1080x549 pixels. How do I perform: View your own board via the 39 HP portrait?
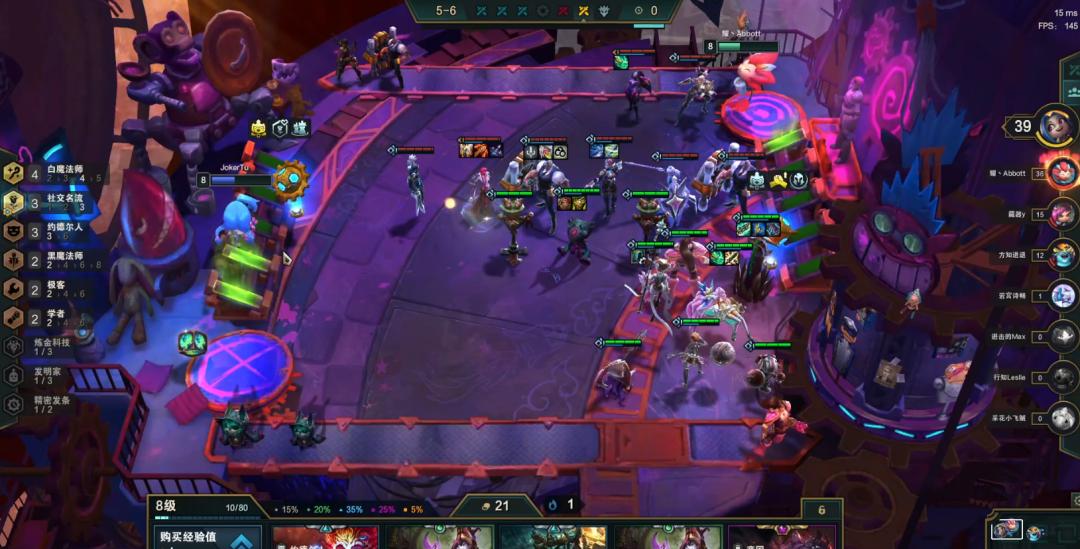tap(1054, 126)
